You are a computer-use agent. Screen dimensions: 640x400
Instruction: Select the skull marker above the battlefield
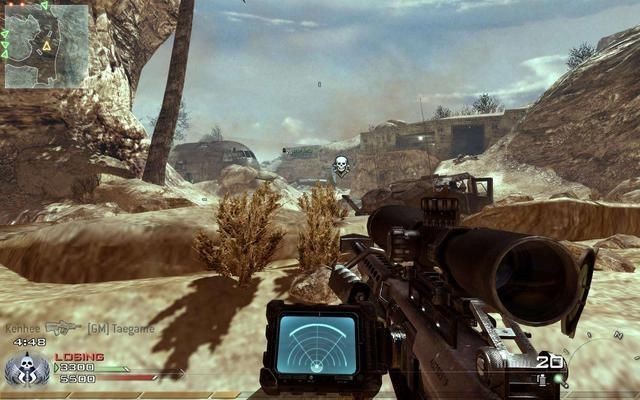tap(340, 165)
